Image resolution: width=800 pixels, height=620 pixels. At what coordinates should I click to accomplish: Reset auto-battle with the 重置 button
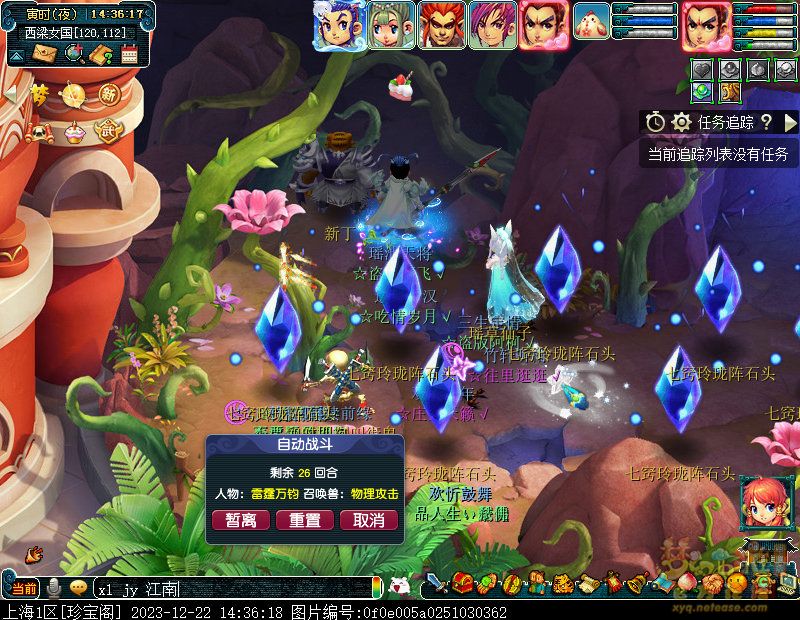(x=305, y=520)
